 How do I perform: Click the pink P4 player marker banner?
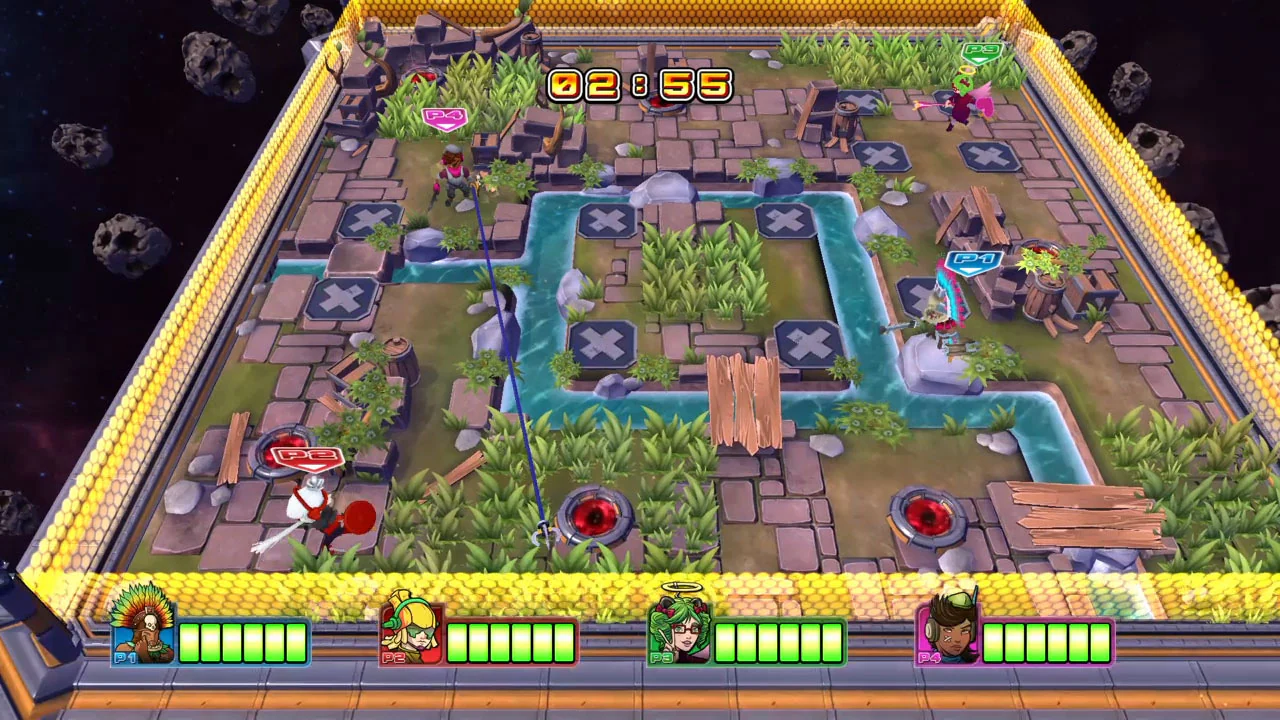[x=445, y=117]
